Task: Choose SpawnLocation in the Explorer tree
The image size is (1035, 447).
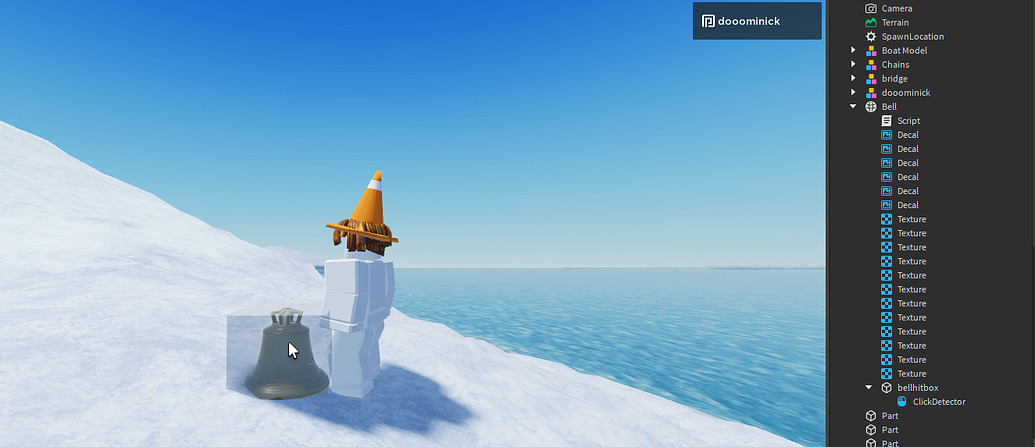Action: 912,36
